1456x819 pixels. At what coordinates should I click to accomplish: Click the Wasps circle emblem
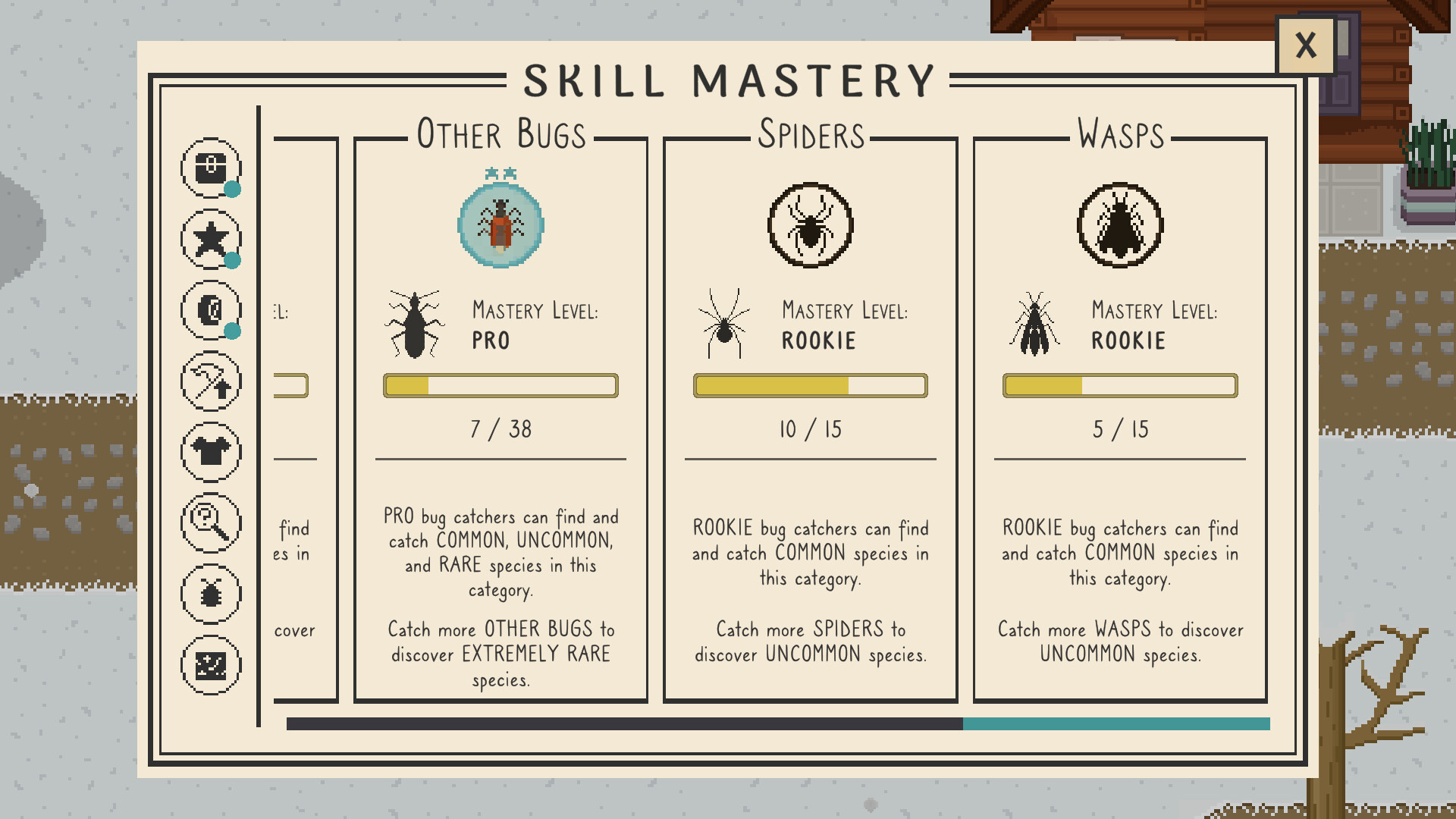tap(1118, 226)
